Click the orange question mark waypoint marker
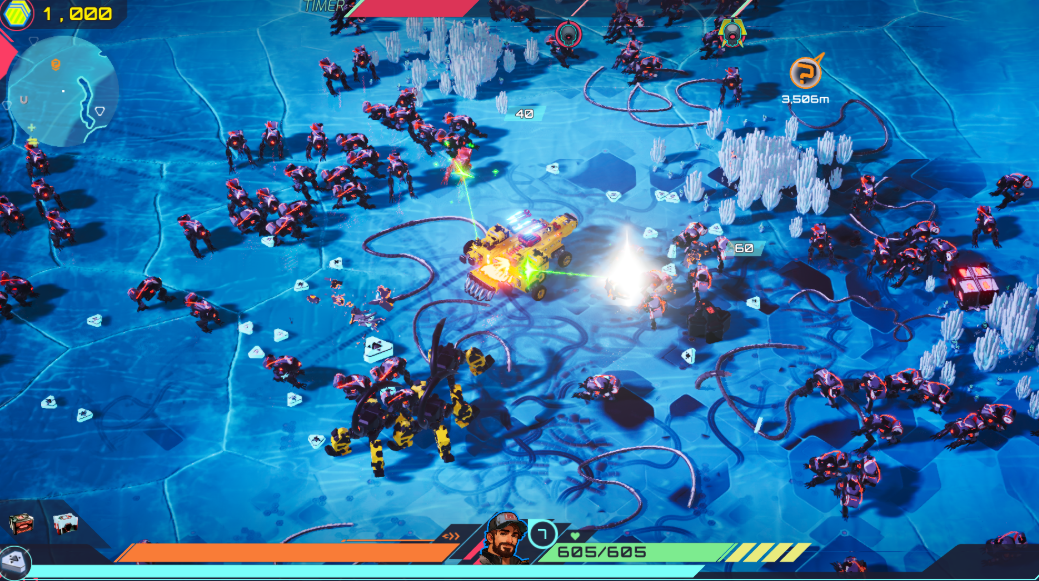The height and width of the screenshot is (581, 1039). 804,72
